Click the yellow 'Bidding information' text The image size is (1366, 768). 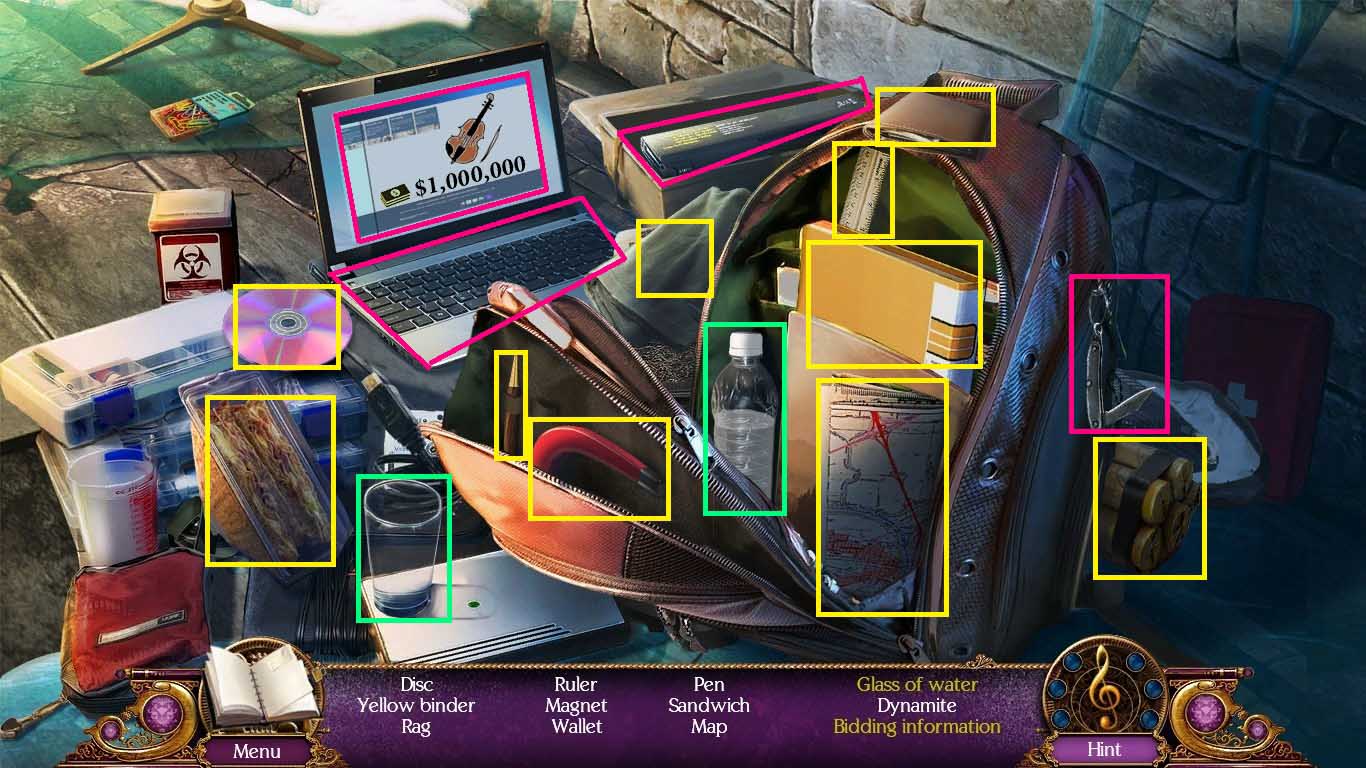[917, 726]
